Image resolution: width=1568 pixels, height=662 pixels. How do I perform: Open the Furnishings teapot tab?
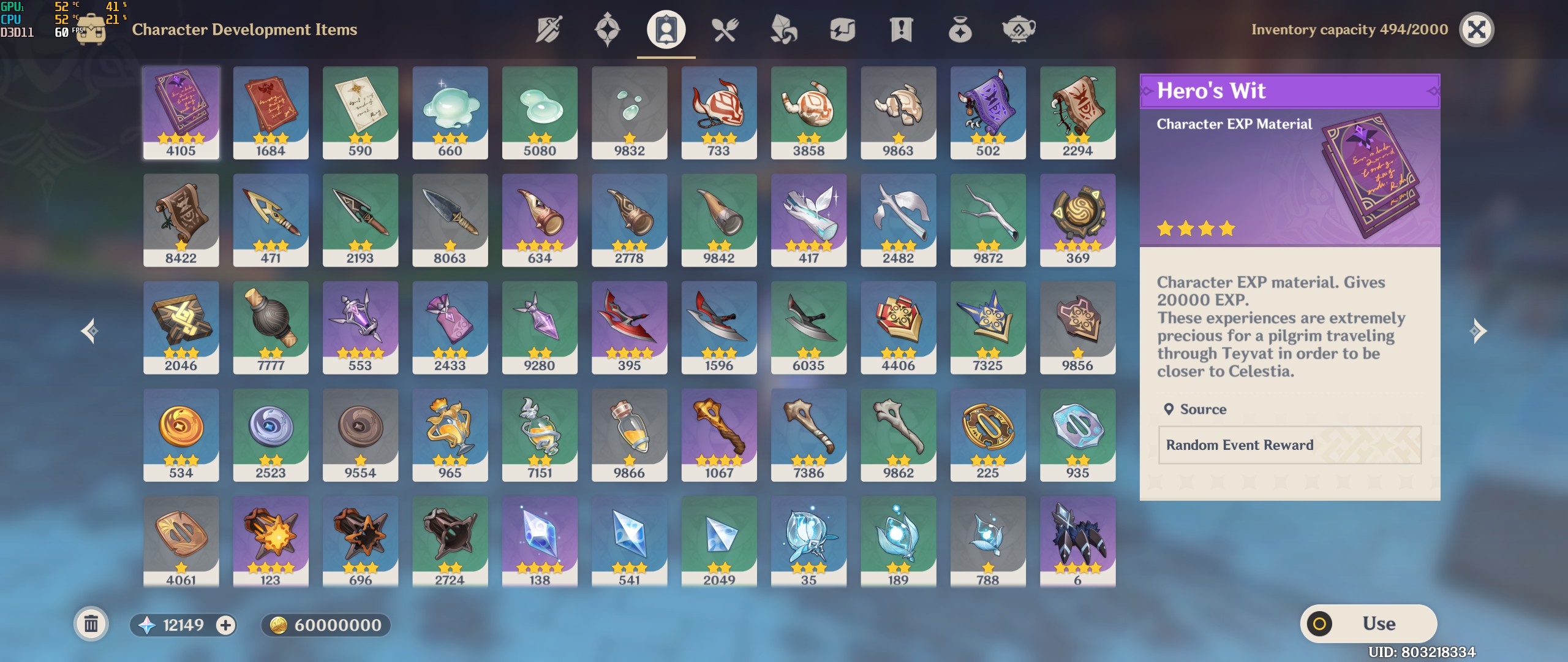[x=1020, y=29]
